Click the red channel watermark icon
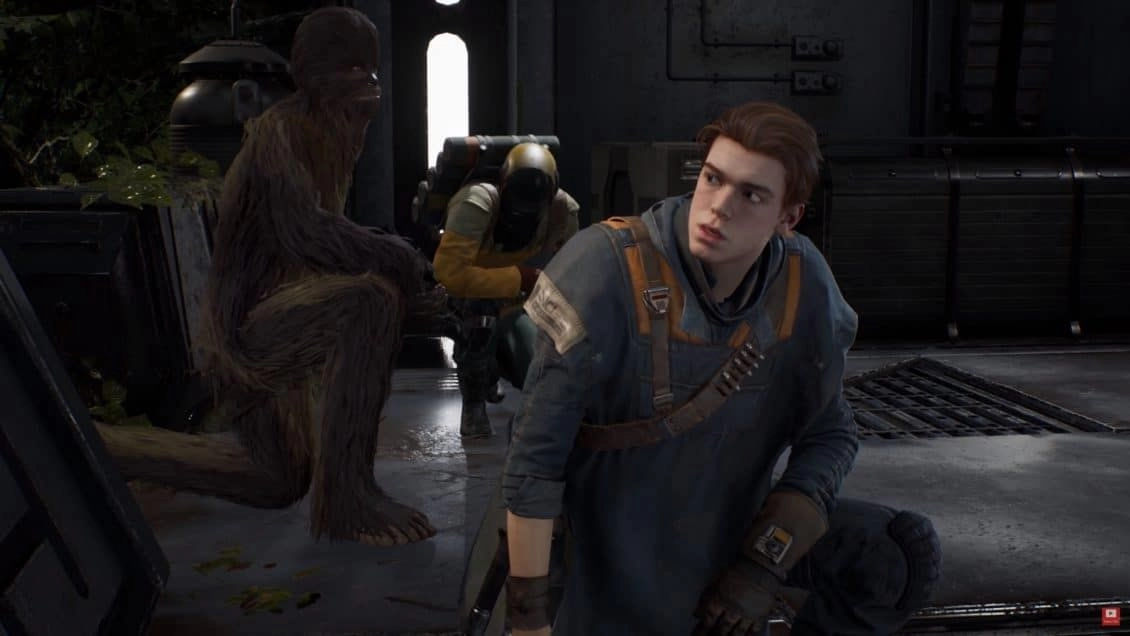The width and height of the screenshot is (1130, 636). coord(1110,616)
